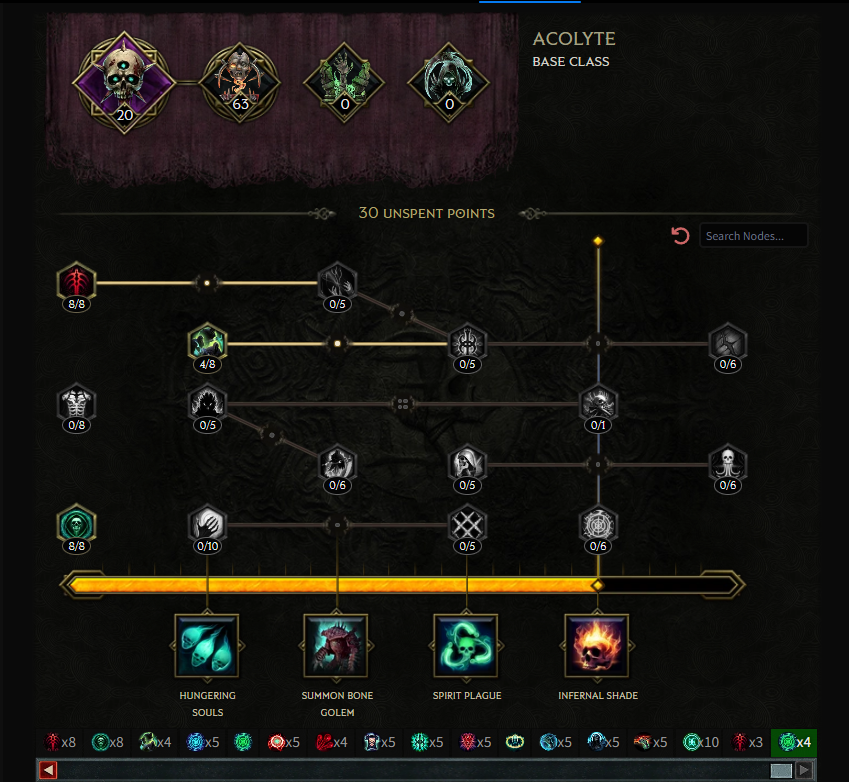Choose the Infernal Shade skill
Image resolution: width=849 pixels, height=782 pixels.
(x=598, y=646)
